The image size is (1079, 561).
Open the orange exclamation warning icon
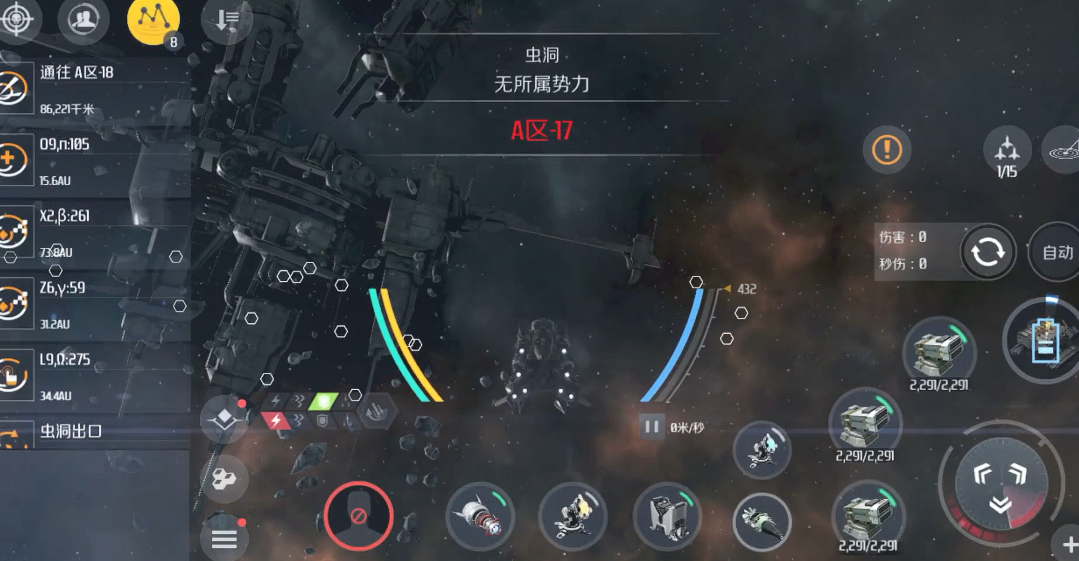[886, 150]
